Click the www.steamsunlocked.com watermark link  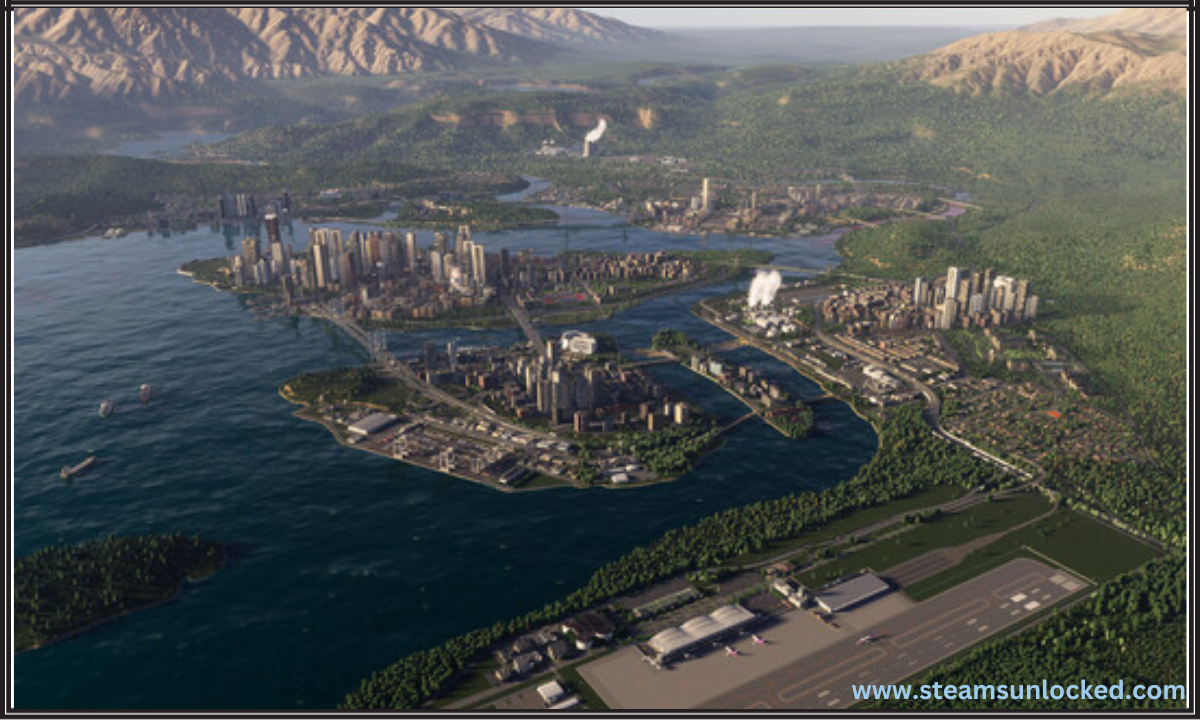pyautogui.click(x=1018, y=691)
